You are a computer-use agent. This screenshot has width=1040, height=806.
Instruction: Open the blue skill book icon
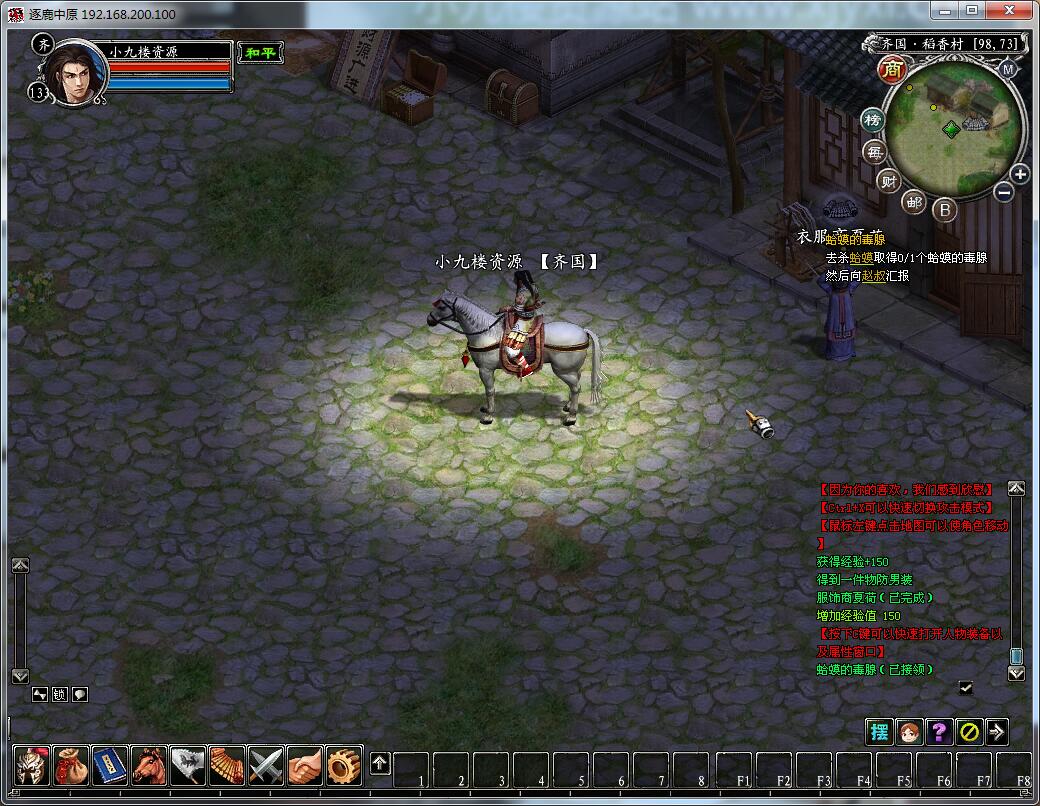point(110,765)
